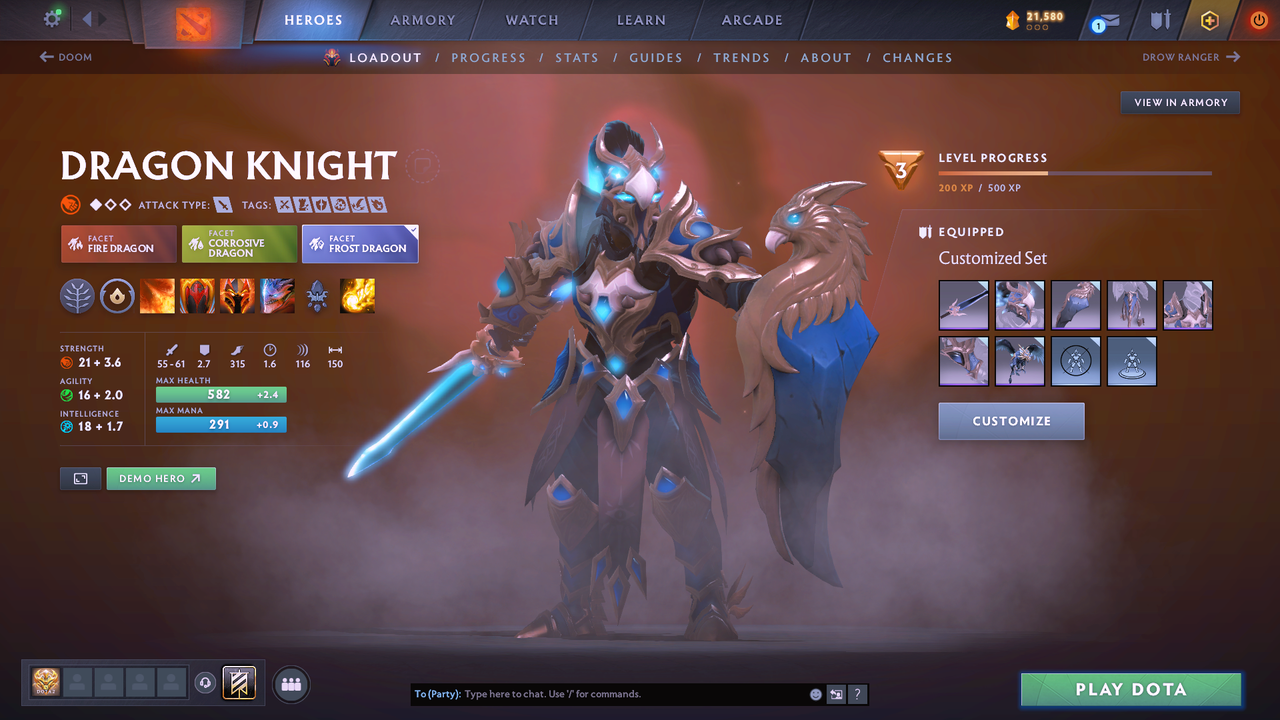
Task: View the innate ability droplet icon
Action: tap(117, 295)
